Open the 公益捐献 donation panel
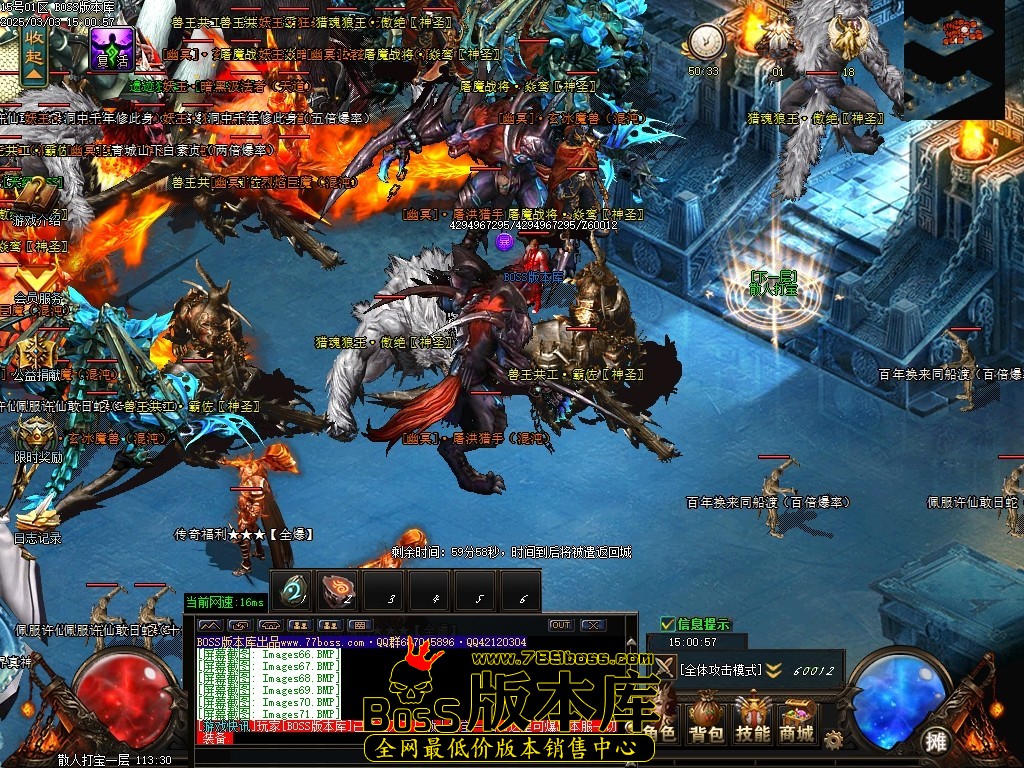The image size is (1024, 768). 36,358
